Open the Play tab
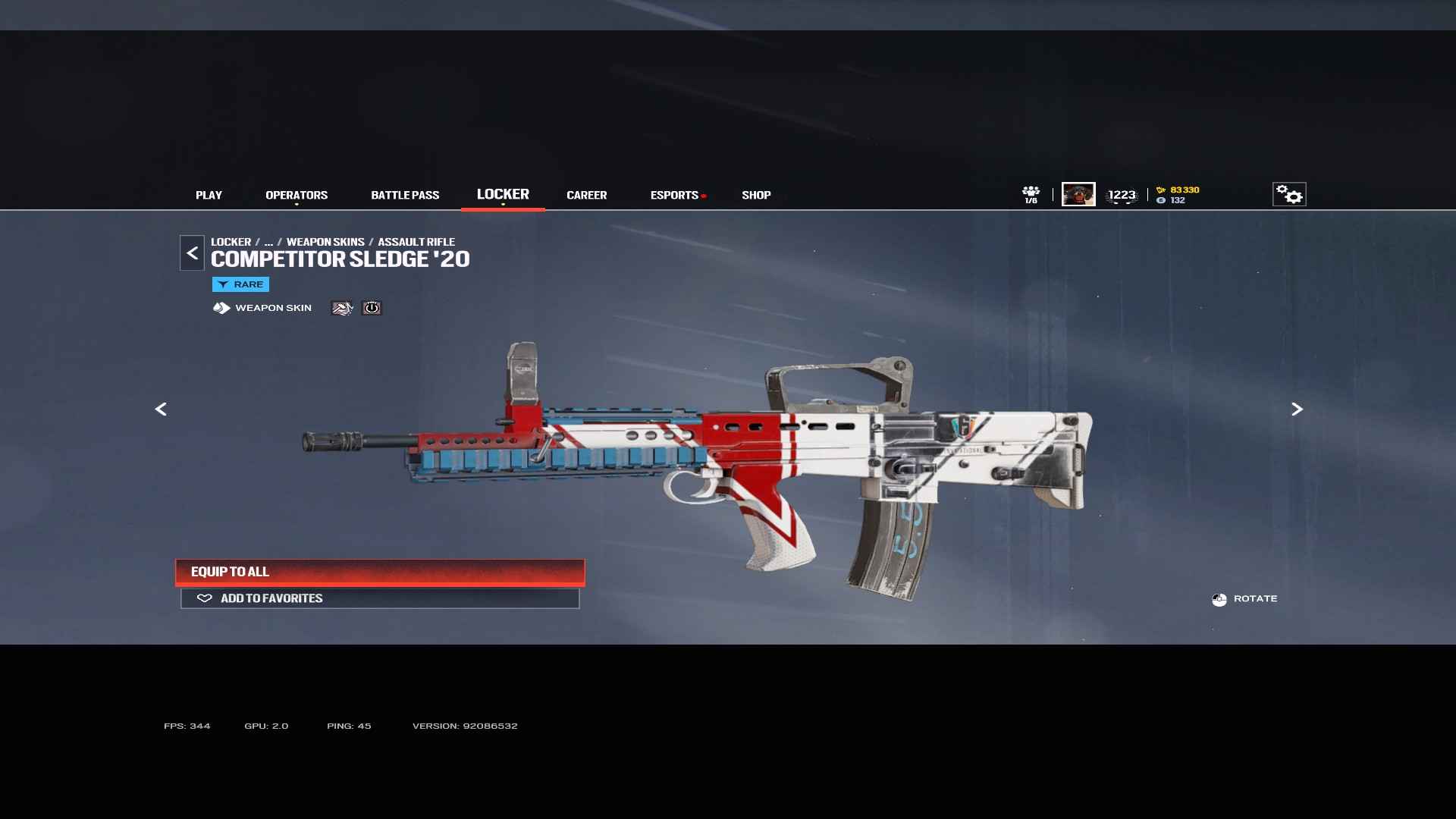Viewport: 1456px width, 819px height. tap(209, 195)
